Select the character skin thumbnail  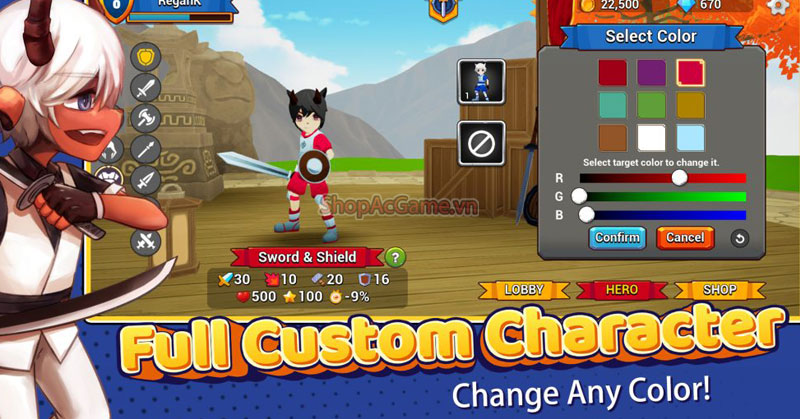click(480, 82)
